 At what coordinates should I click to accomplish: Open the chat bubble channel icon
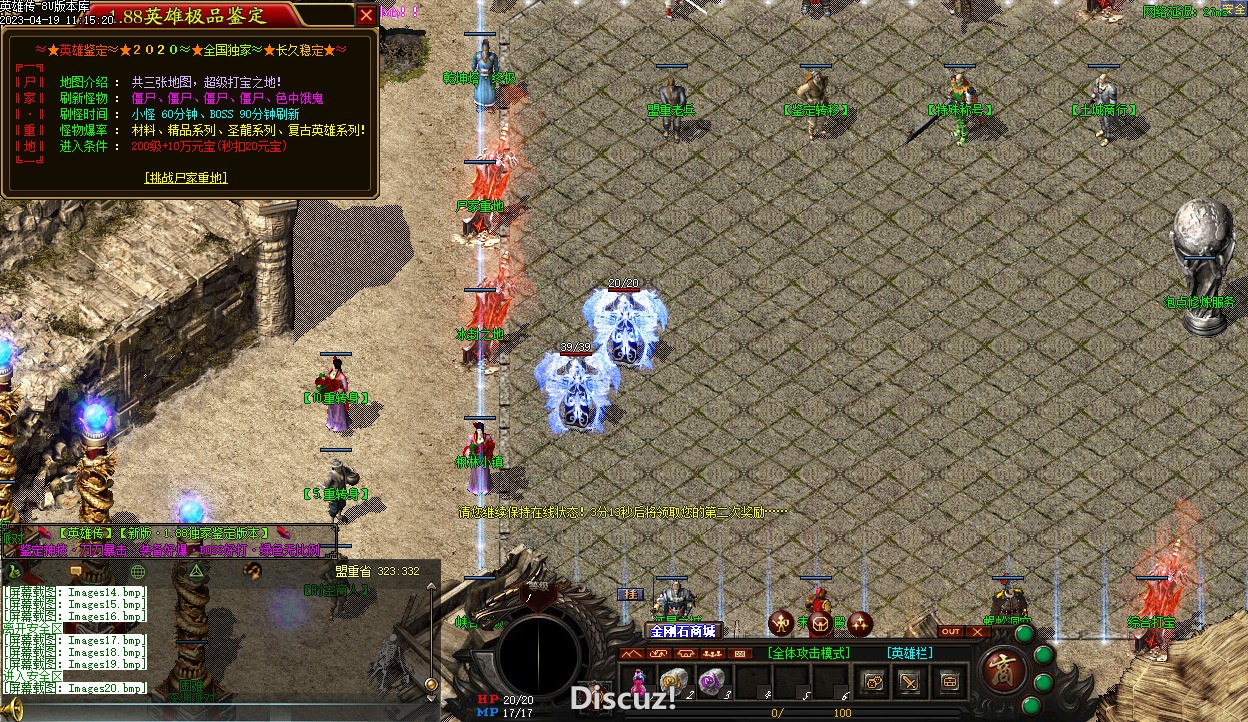pyautogui.click(x=74, y=571)
